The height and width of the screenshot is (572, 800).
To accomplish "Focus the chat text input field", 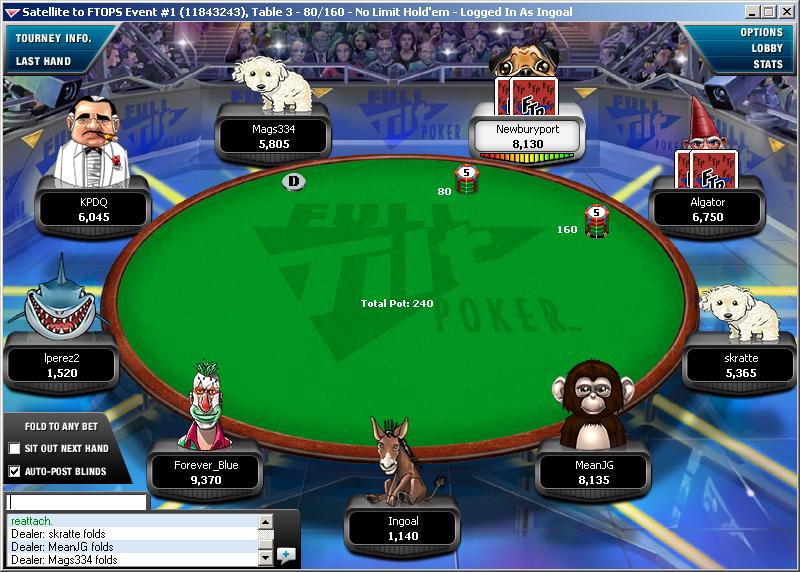I will pos(76,502).
